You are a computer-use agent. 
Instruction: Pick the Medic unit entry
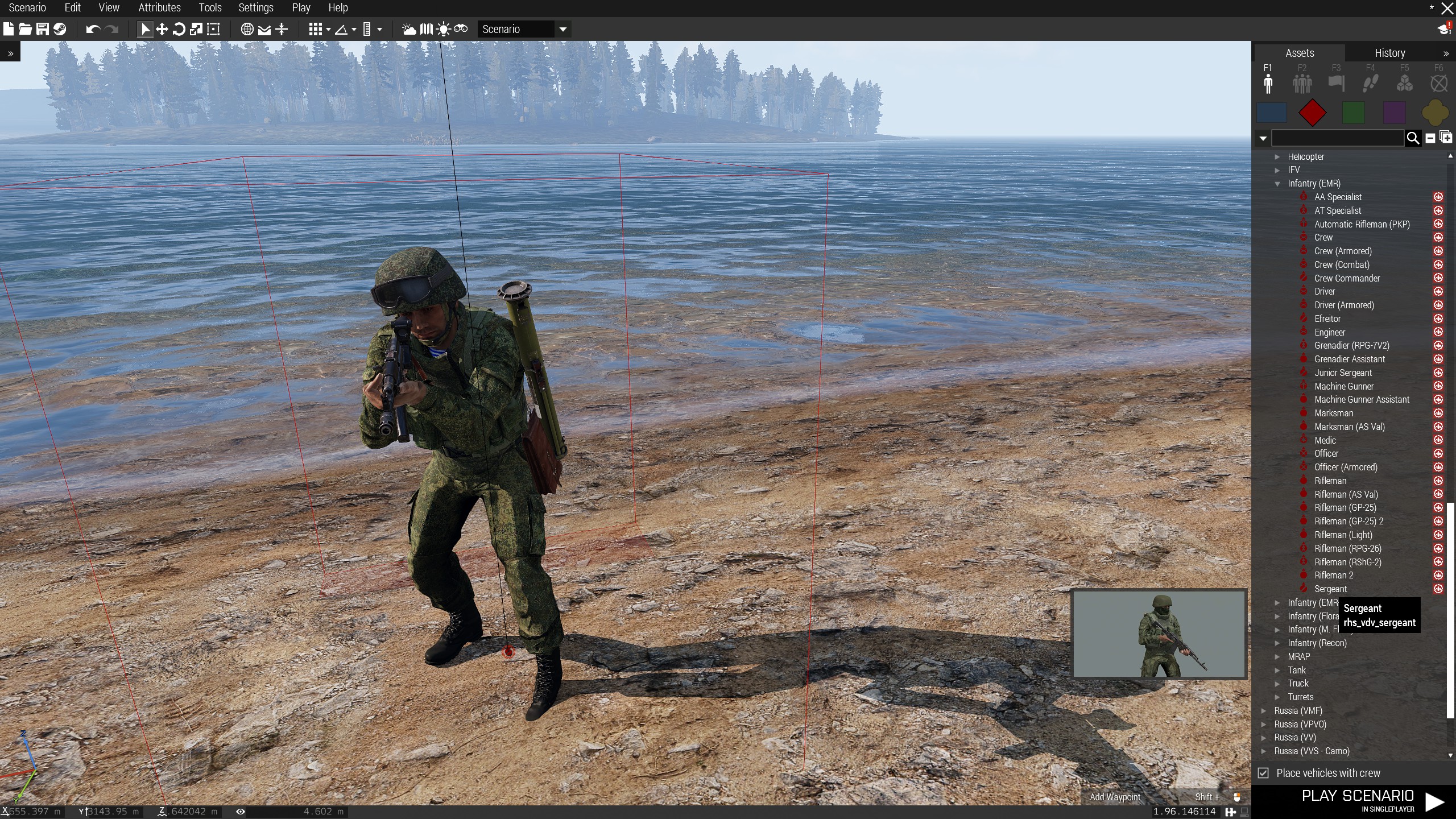(x=1325, y=440)
